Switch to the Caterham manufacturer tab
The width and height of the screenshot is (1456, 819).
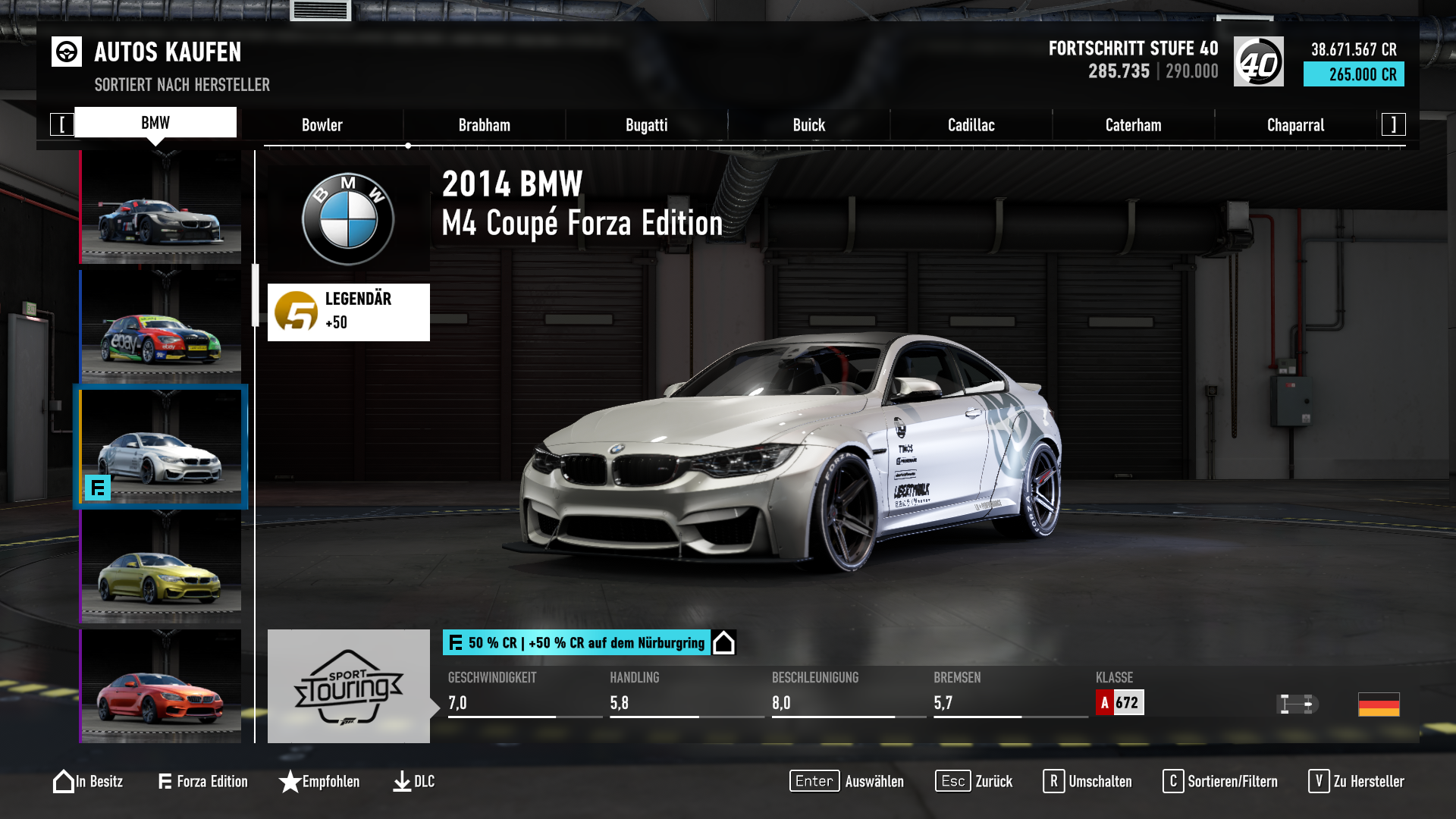[x=1133, y=124]
